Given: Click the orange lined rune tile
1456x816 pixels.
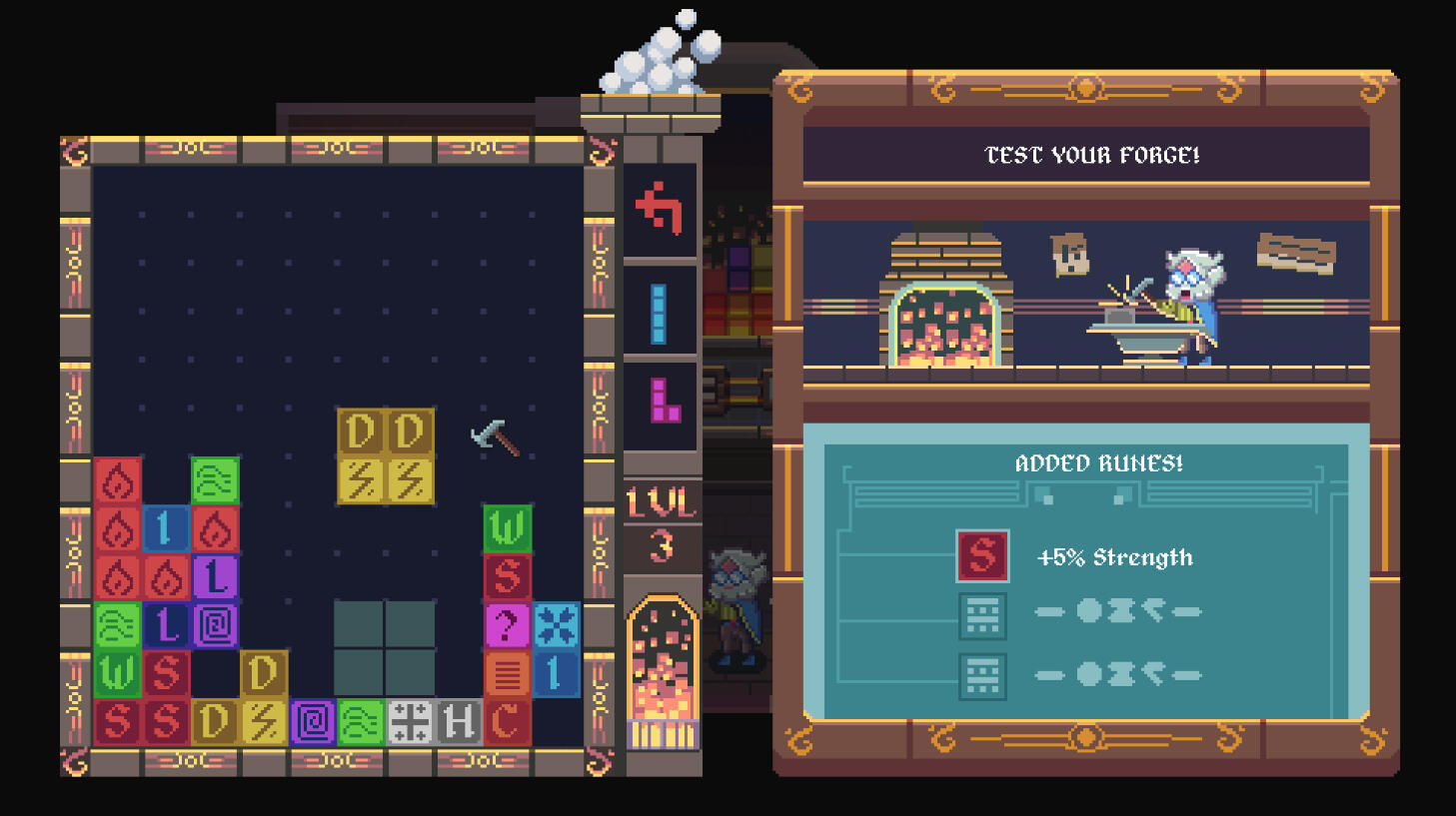Looking at the screenshot, I should [x=507, y=673].
